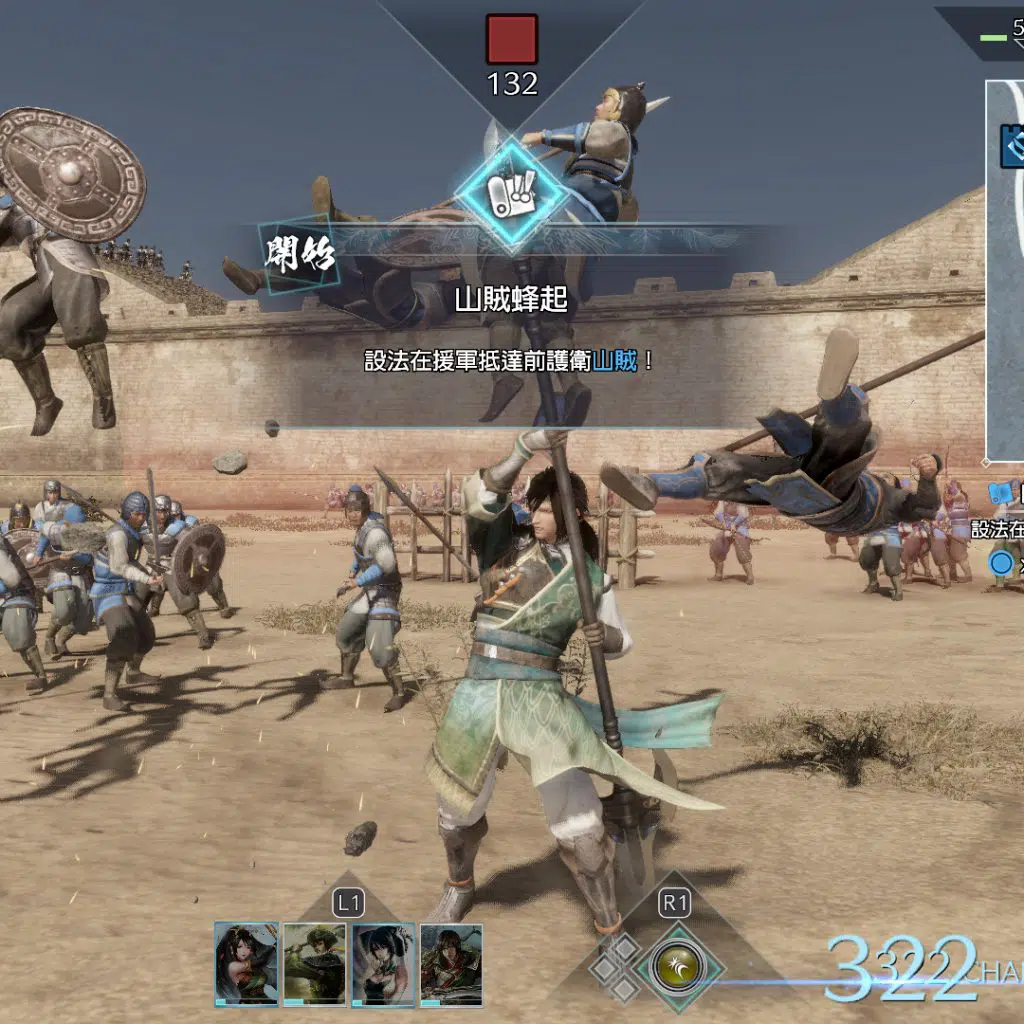Choose the green-clad warrior portrait
1024x1024 pixels.
314,963
